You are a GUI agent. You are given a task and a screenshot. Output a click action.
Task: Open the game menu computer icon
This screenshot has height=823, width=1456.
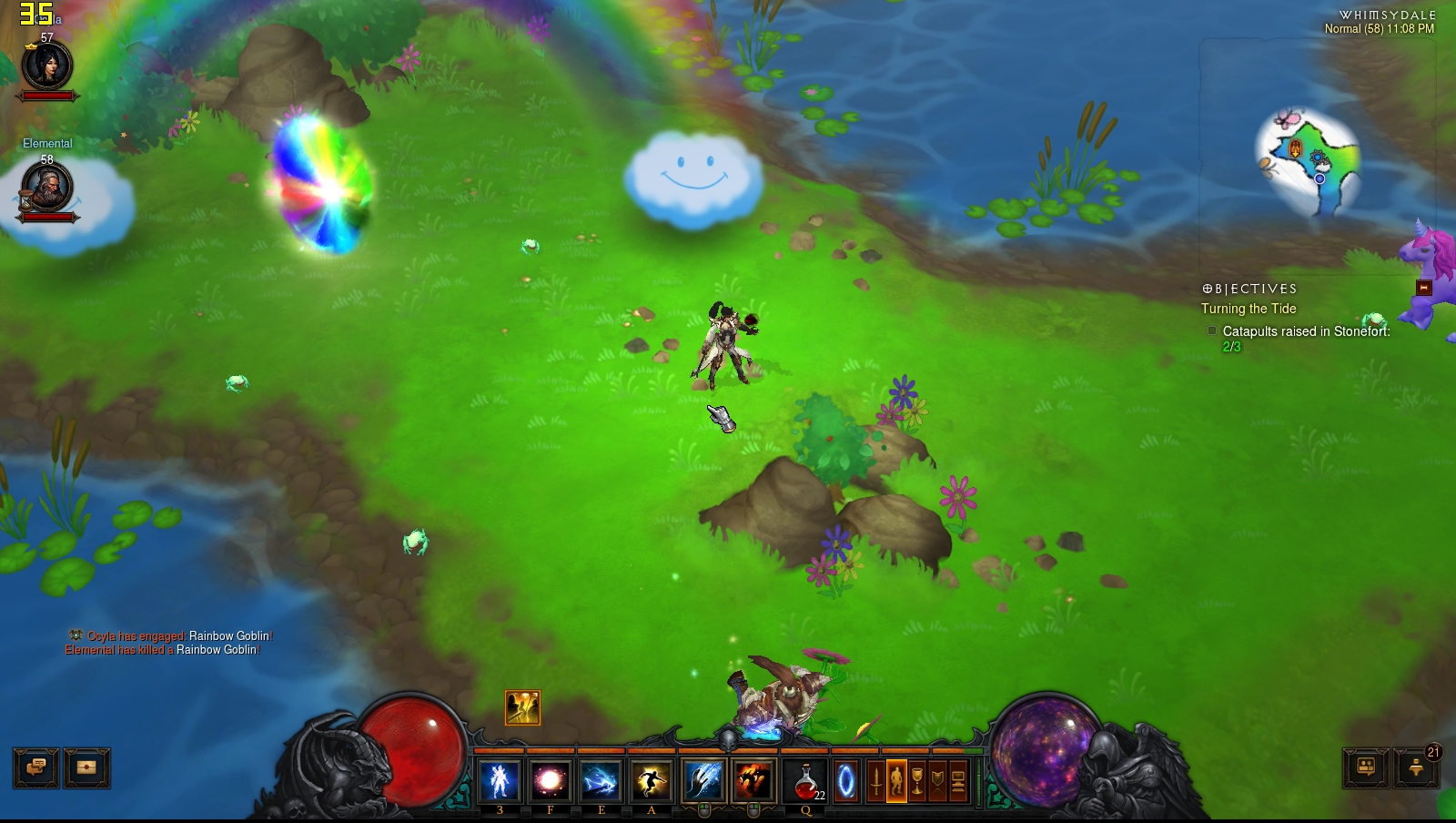point(958,781)
